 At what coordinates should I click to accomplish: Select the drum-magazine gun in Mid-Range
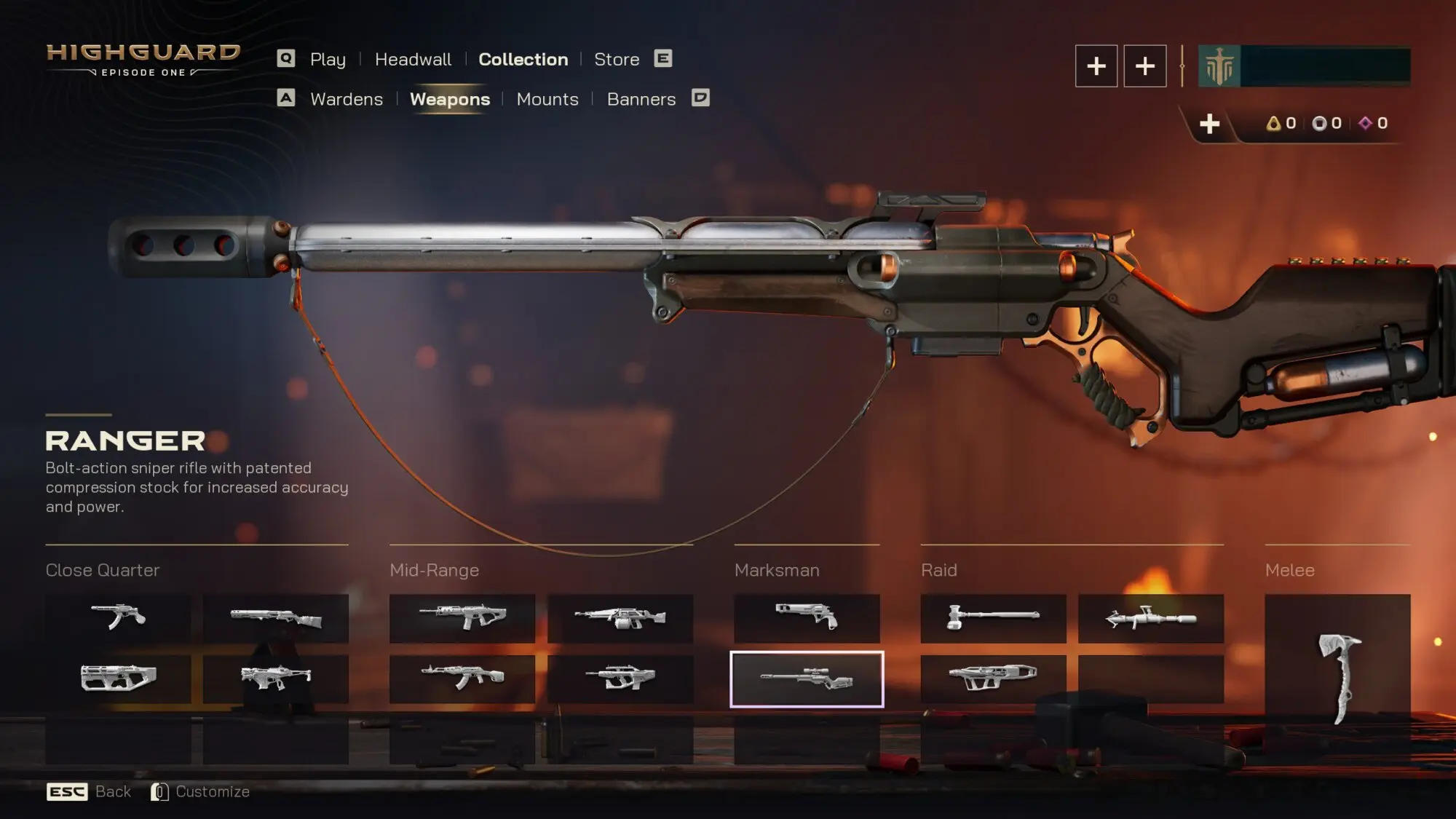620,618
